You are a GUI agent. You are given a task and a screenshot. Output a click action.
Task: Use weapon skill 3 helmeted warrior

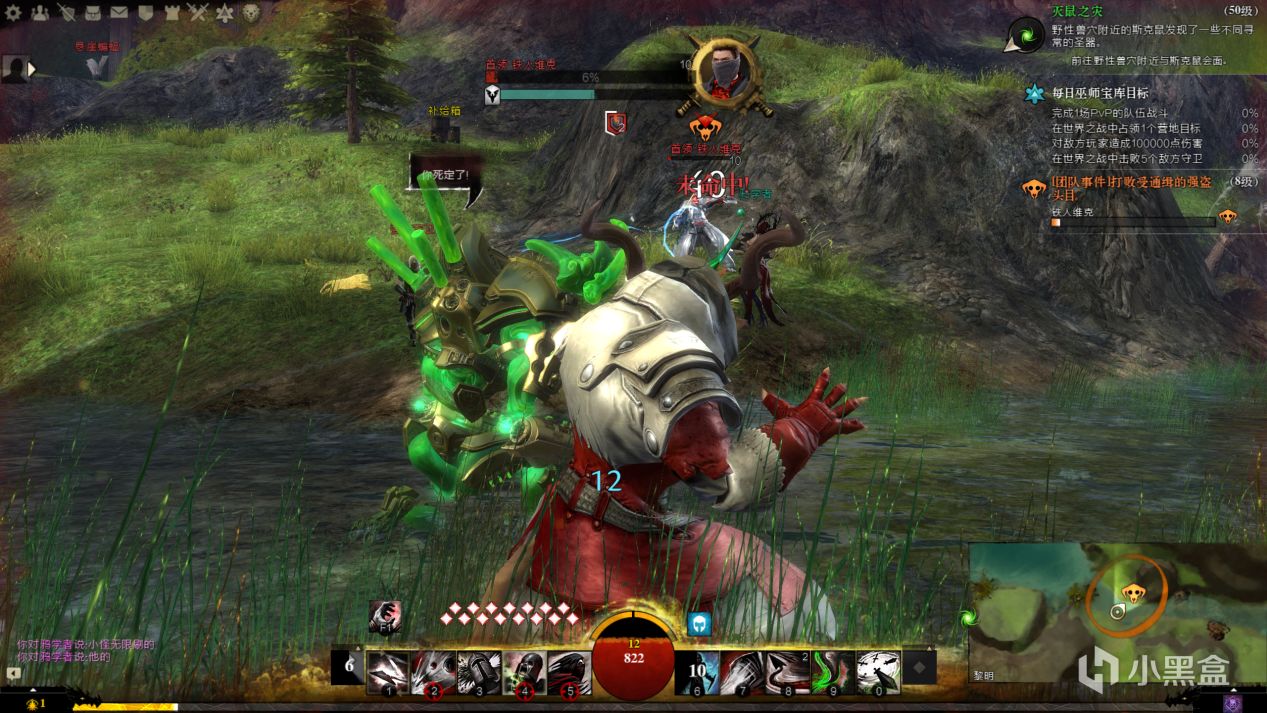point(479,672)
